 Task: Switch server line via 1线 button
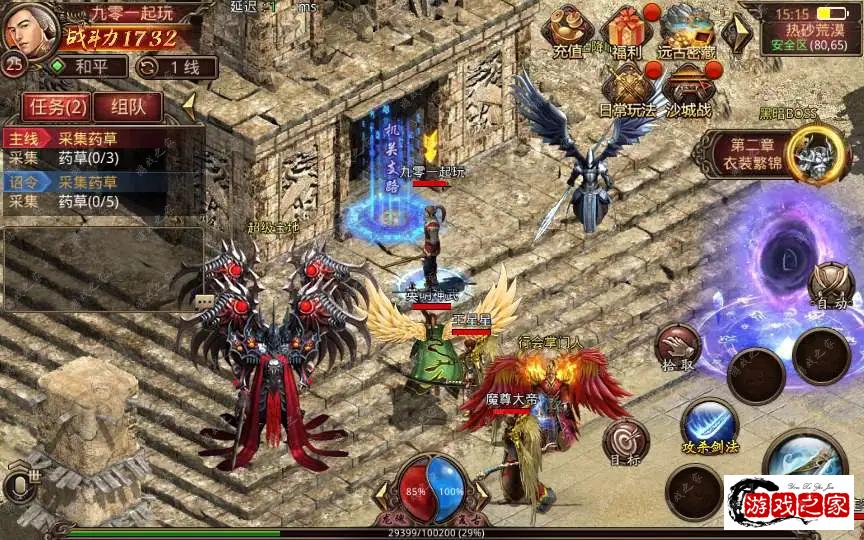pyautogui.click(x=168, y=67)
